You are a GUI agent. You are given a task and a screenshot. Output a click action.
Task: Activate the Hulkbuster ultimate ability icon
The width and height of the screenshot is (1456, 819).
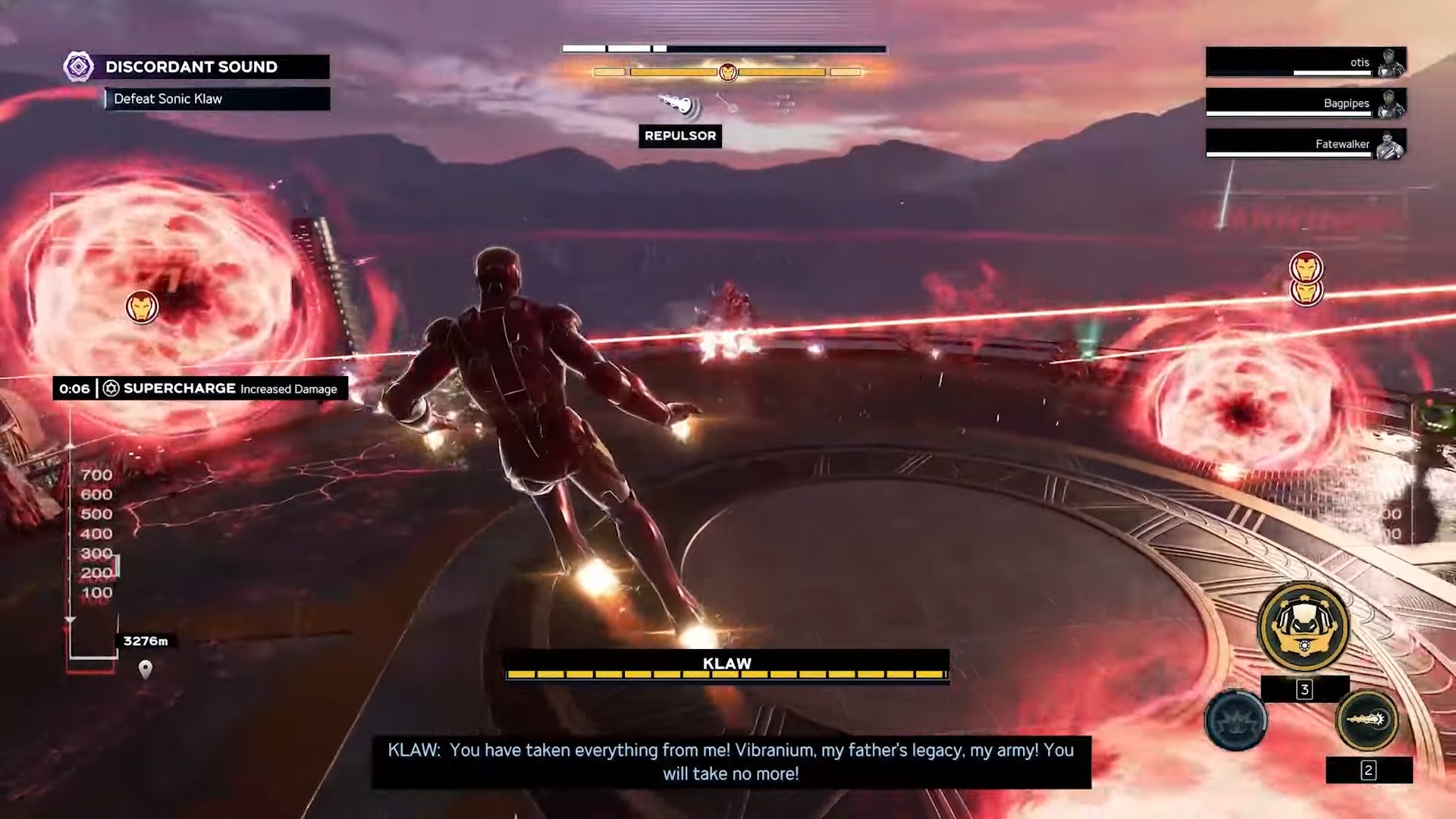click(1303, 626)
